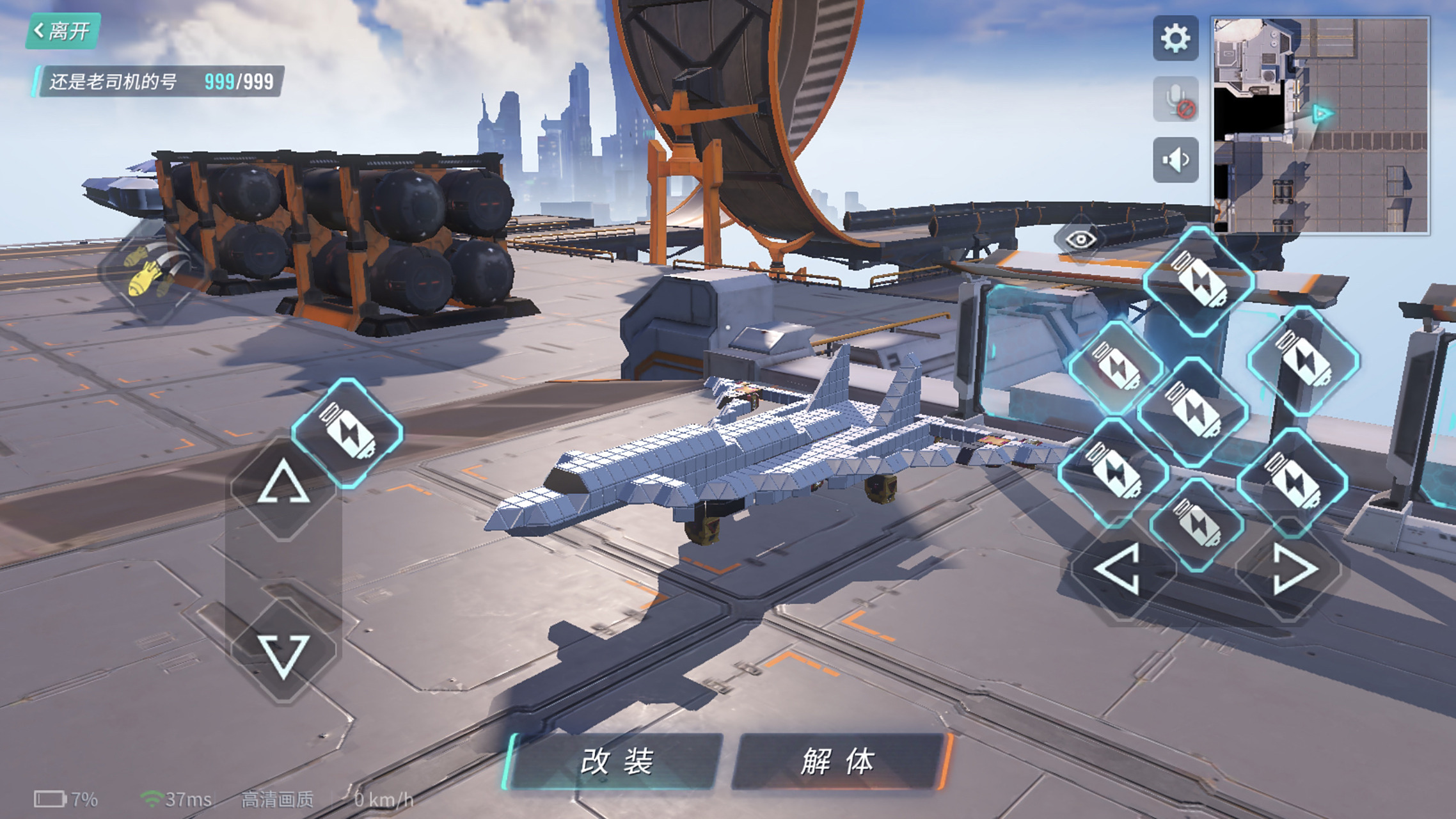The width and height of the screenshot is (1456, 819).
Task: Steer with the left arrow button
Action: click(x=1119, y=569)
